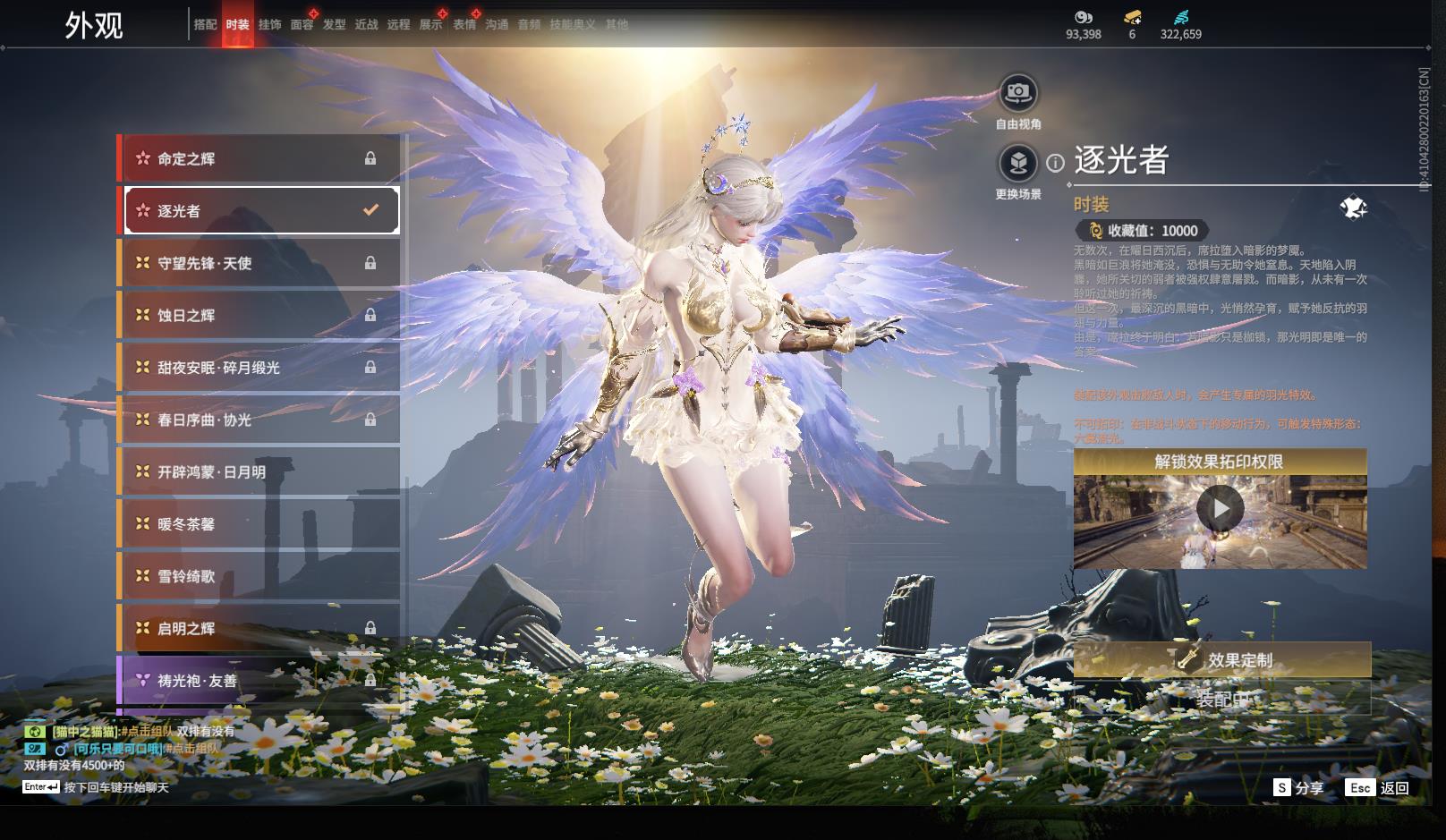
Task: Open the 挂饰 tab
Action: pyautogui.click(x=269, y=25)
